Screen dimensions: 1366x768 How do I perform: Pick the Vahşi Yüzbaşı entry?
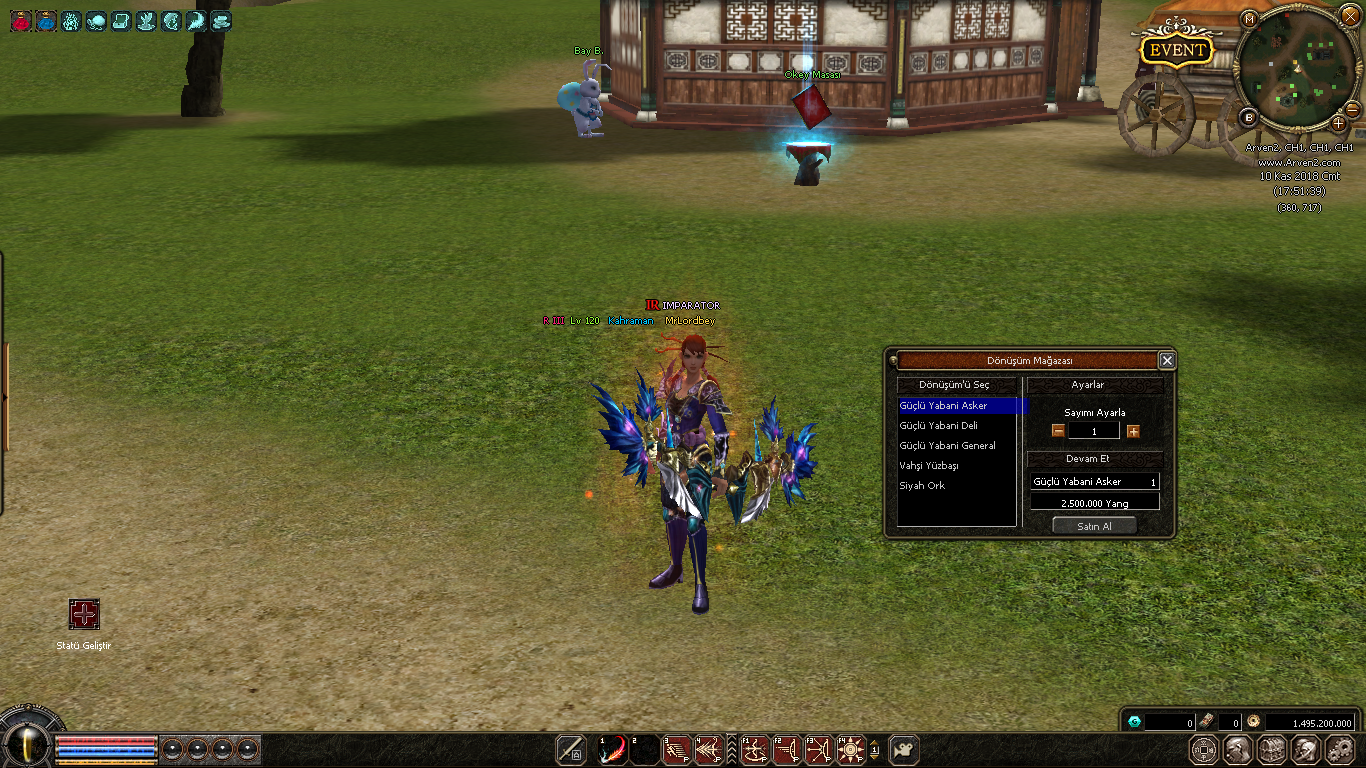tap(929, 466)
